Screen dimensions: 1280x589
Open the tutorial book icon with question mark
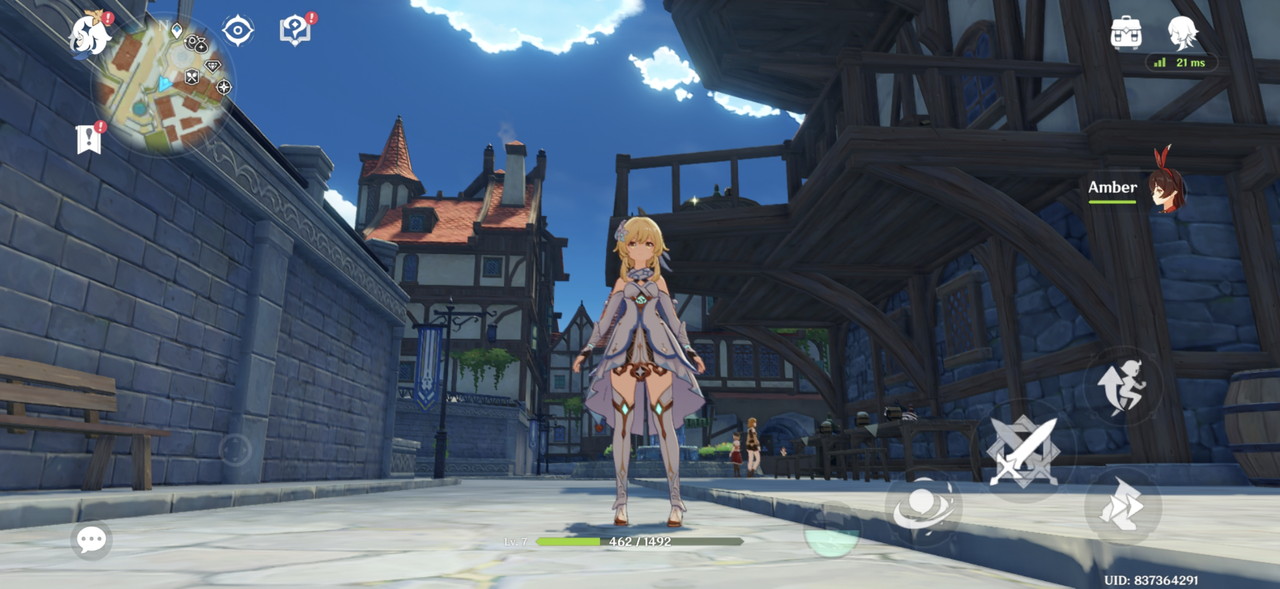(x=295, y=31)
